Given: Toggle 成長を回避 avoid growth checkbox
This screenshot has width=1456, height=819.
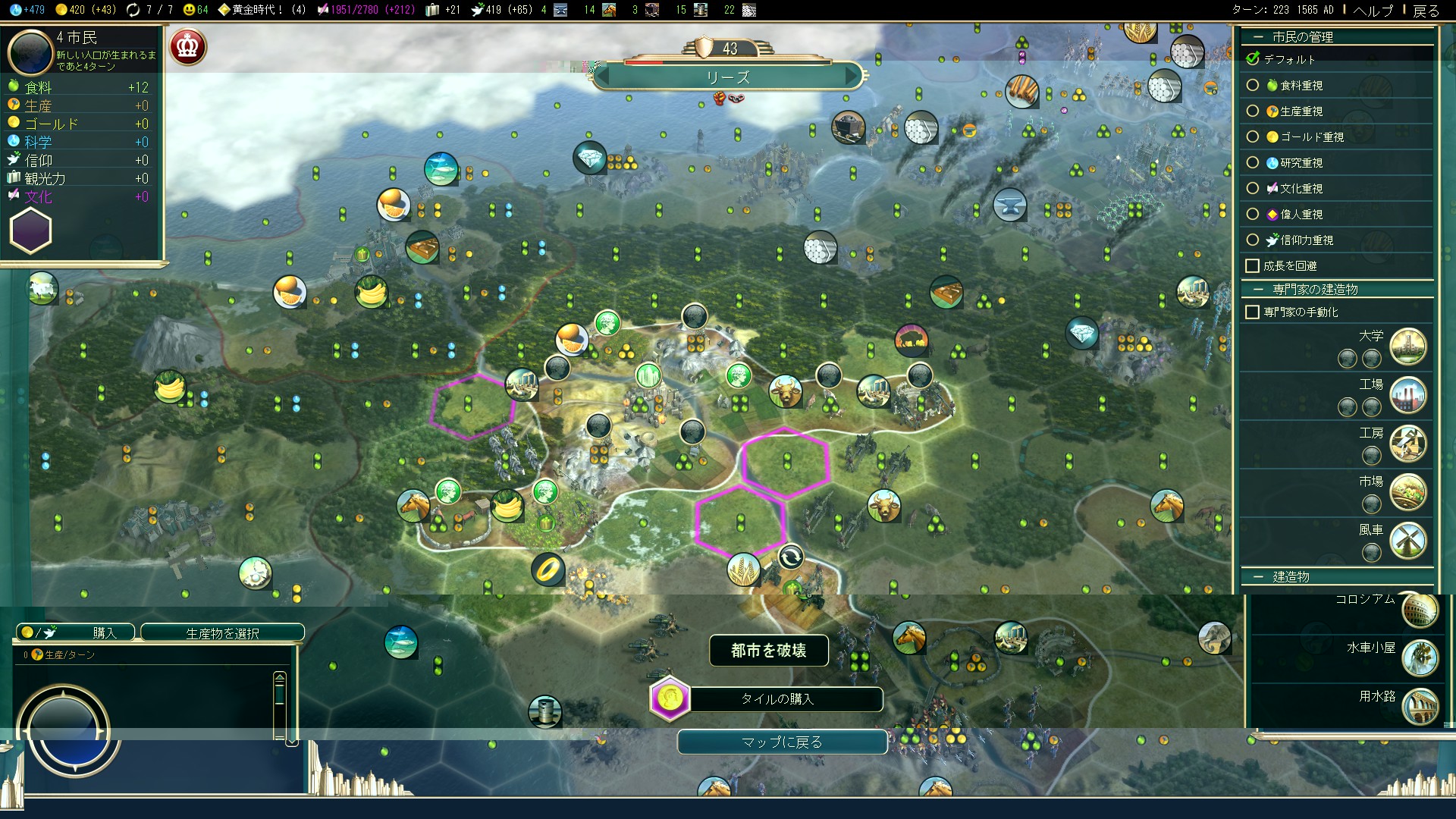Looking at the screenshot, I should (x=1253, y=266).
